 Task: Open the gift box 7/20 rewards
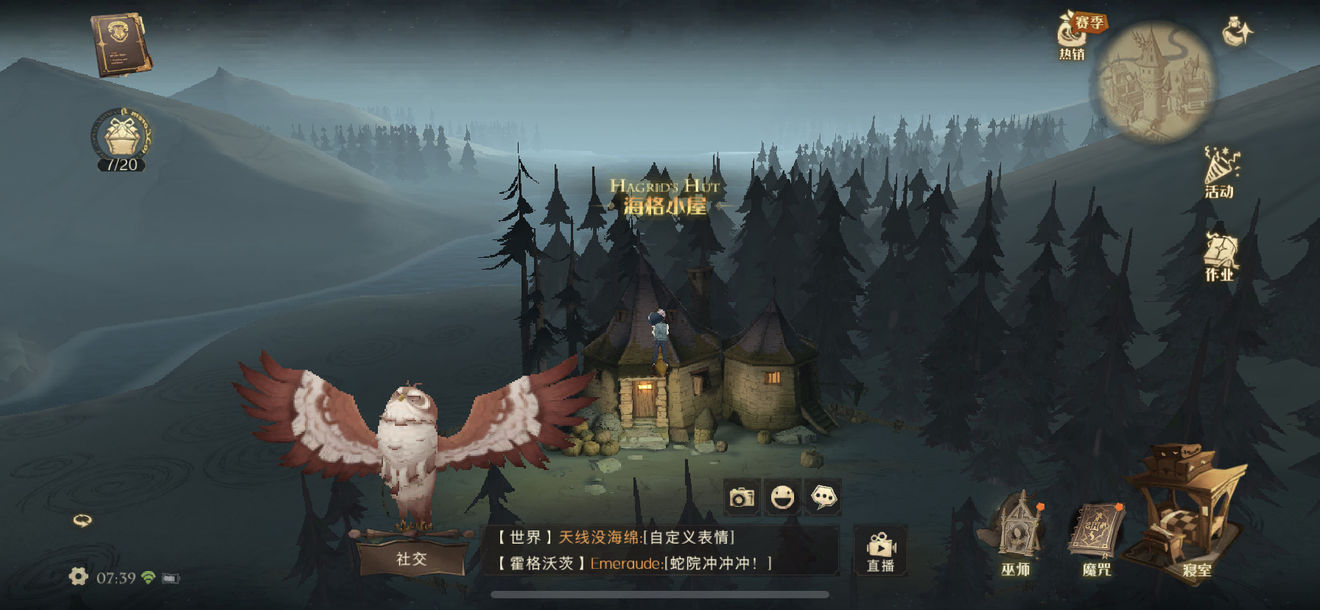click(x=121, y=138)
